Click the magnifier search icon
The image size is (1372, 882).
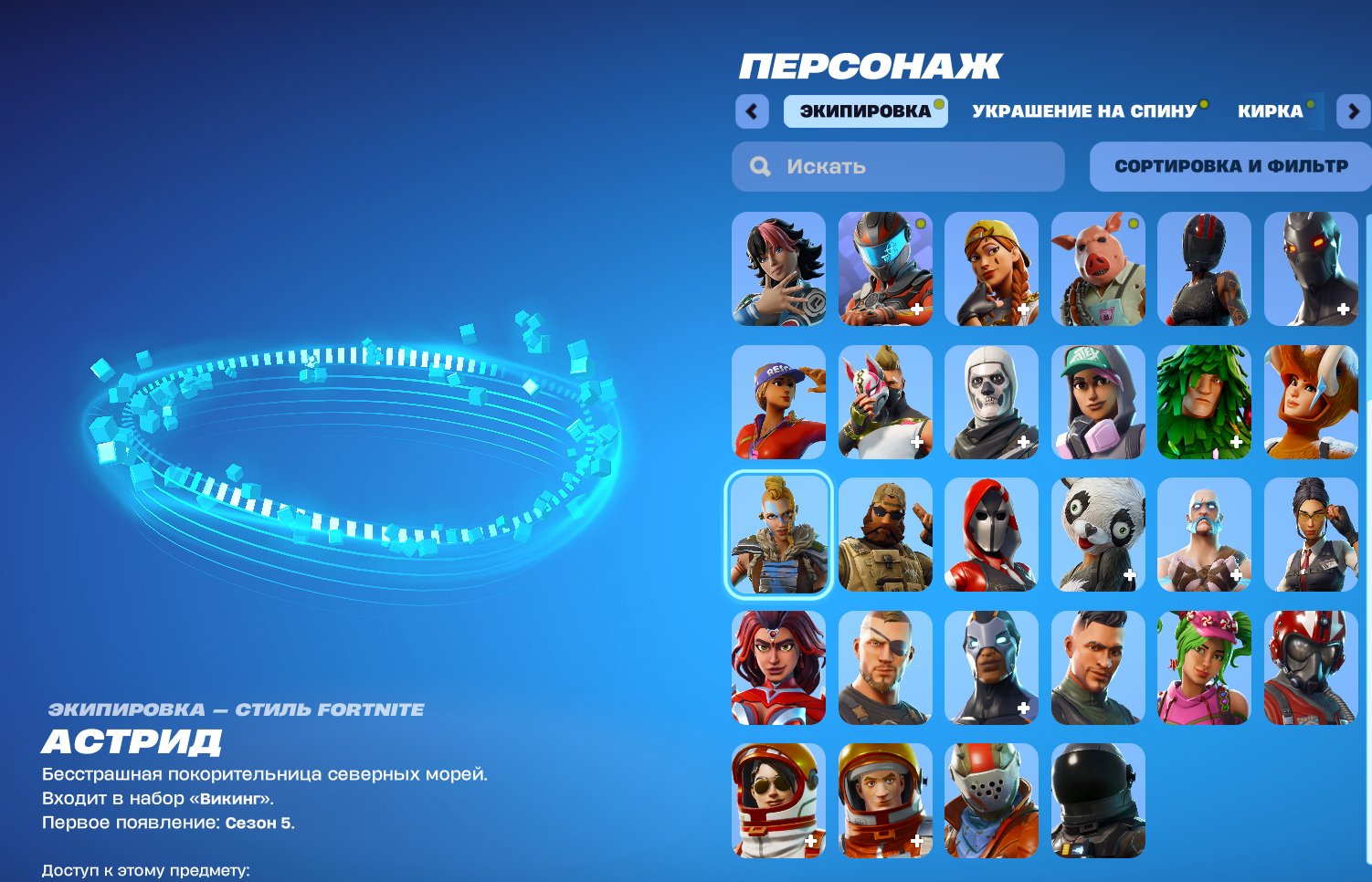[760, 165]
